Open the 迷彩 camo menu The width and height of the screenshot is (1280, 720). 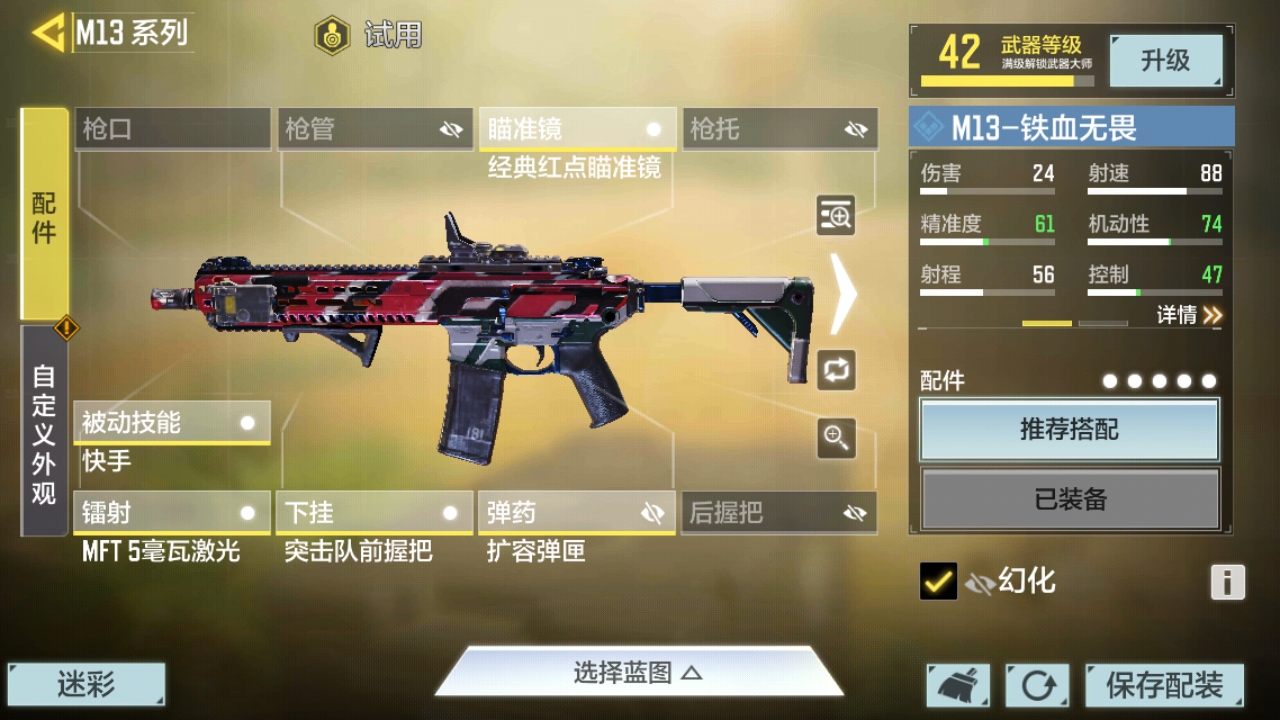coord(86,685)
